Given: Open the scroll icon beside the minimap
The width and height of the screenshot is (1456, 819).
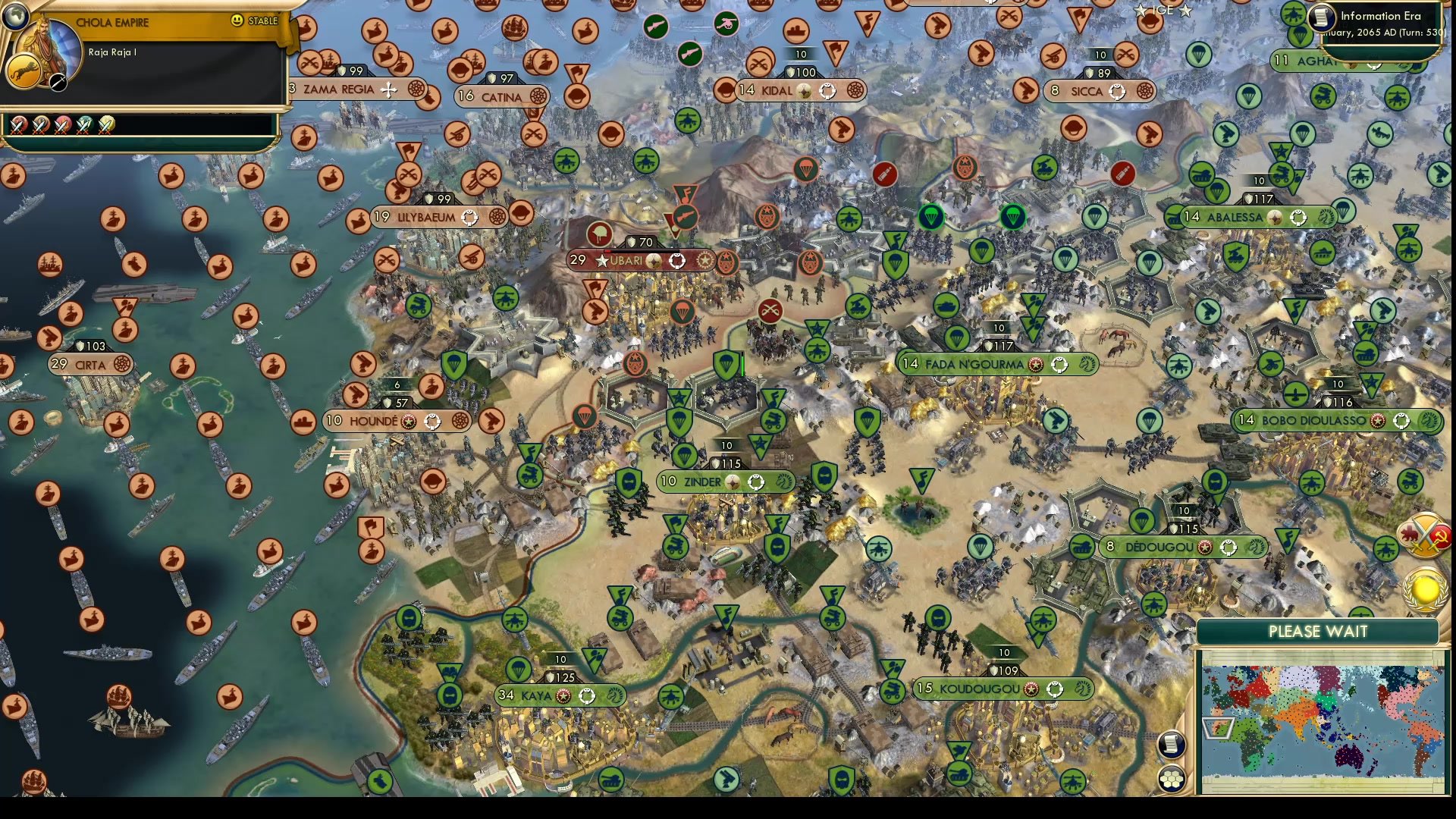Looking at the screenshot, I should pyautogui.click(x=1172, y=744).
